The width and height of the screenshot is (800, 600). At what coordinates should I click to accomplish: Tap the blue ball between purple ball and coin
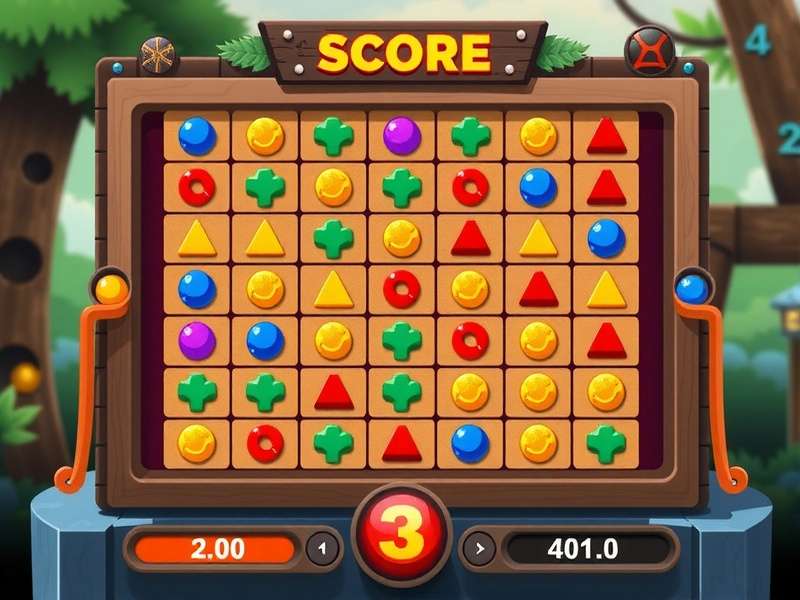pyautogui.click(x=265, y=340)
